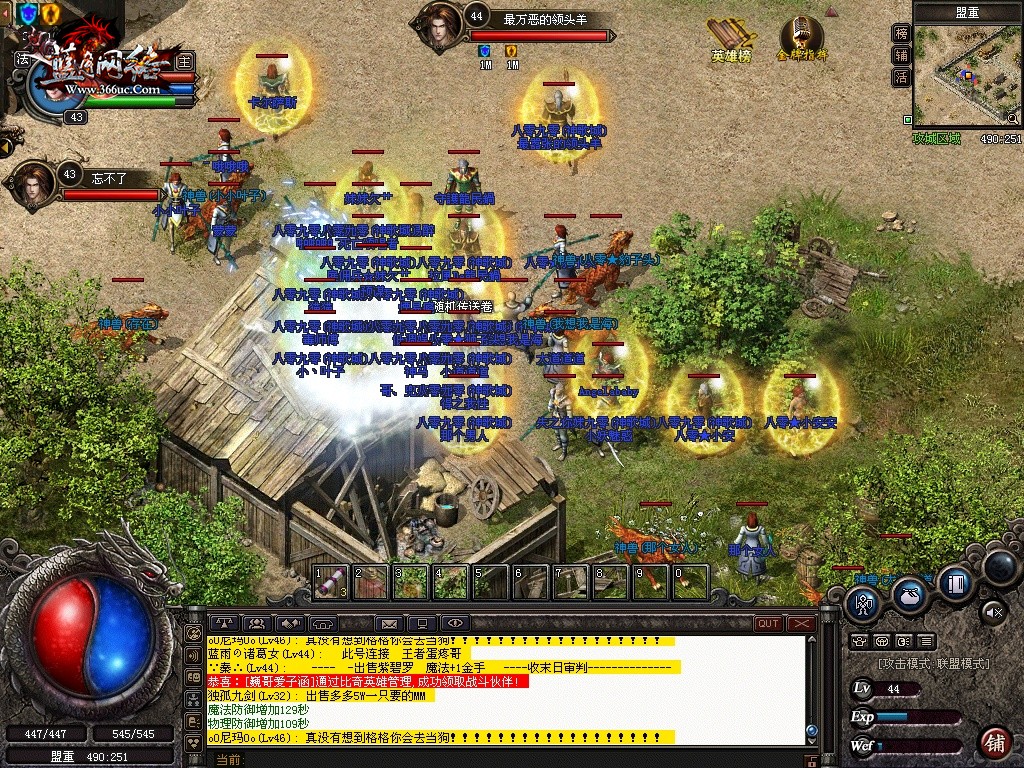The width and height of the screenshot is (1024, 768).
Task: Open the mail envelope icon above chat
Action: (x=388, y=624)
